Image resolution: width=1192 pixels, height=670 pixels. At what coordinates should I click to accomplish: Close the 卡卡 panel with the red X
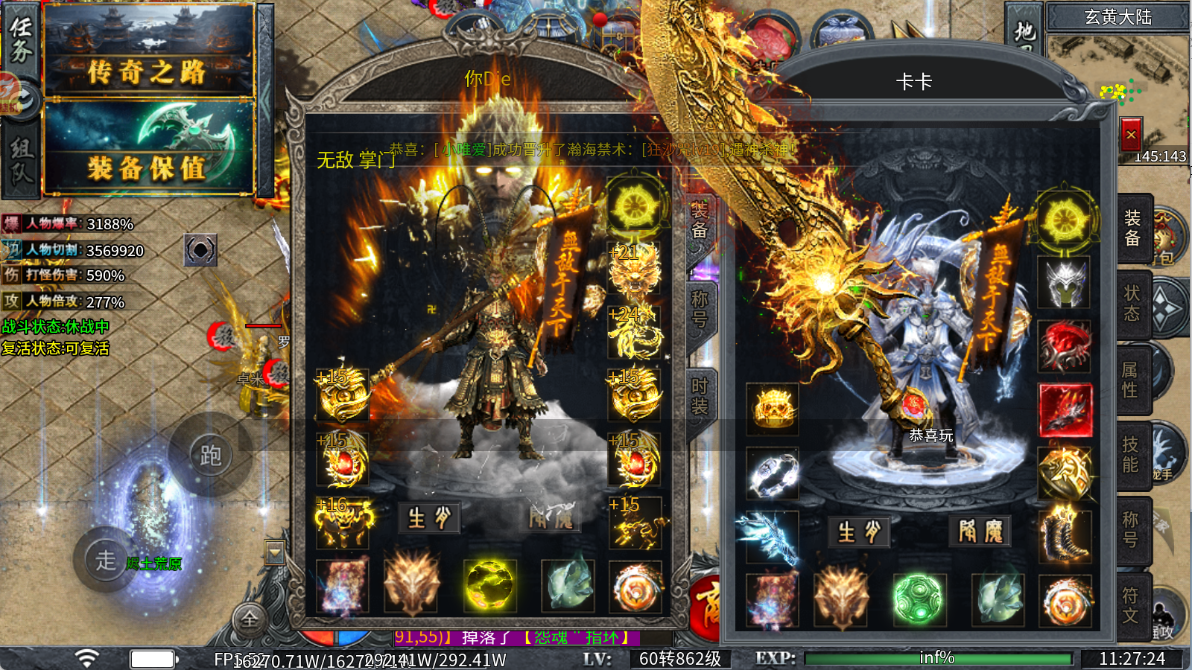1131,134
